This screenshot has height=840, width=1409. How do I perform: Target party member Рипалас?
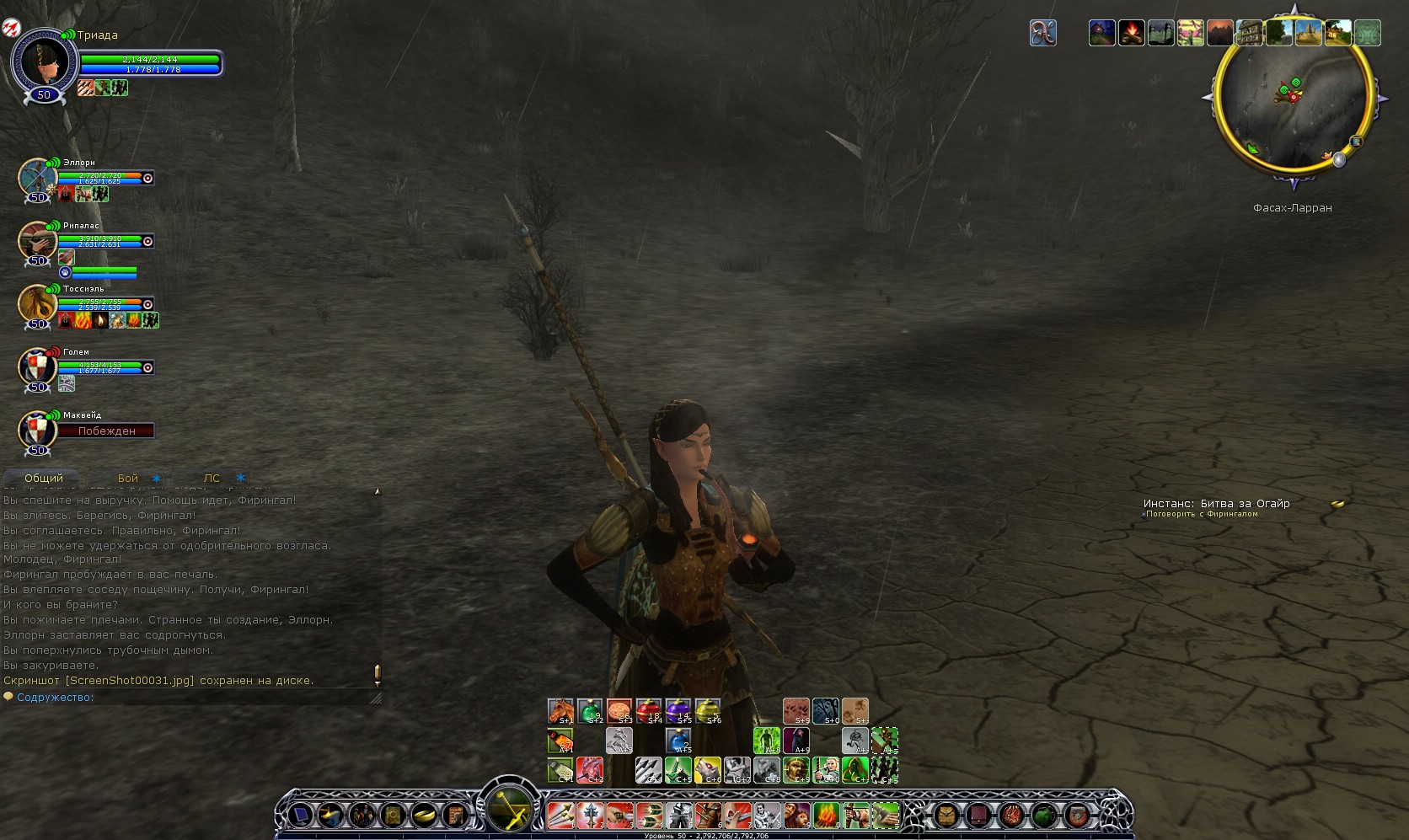click(37, 241)
